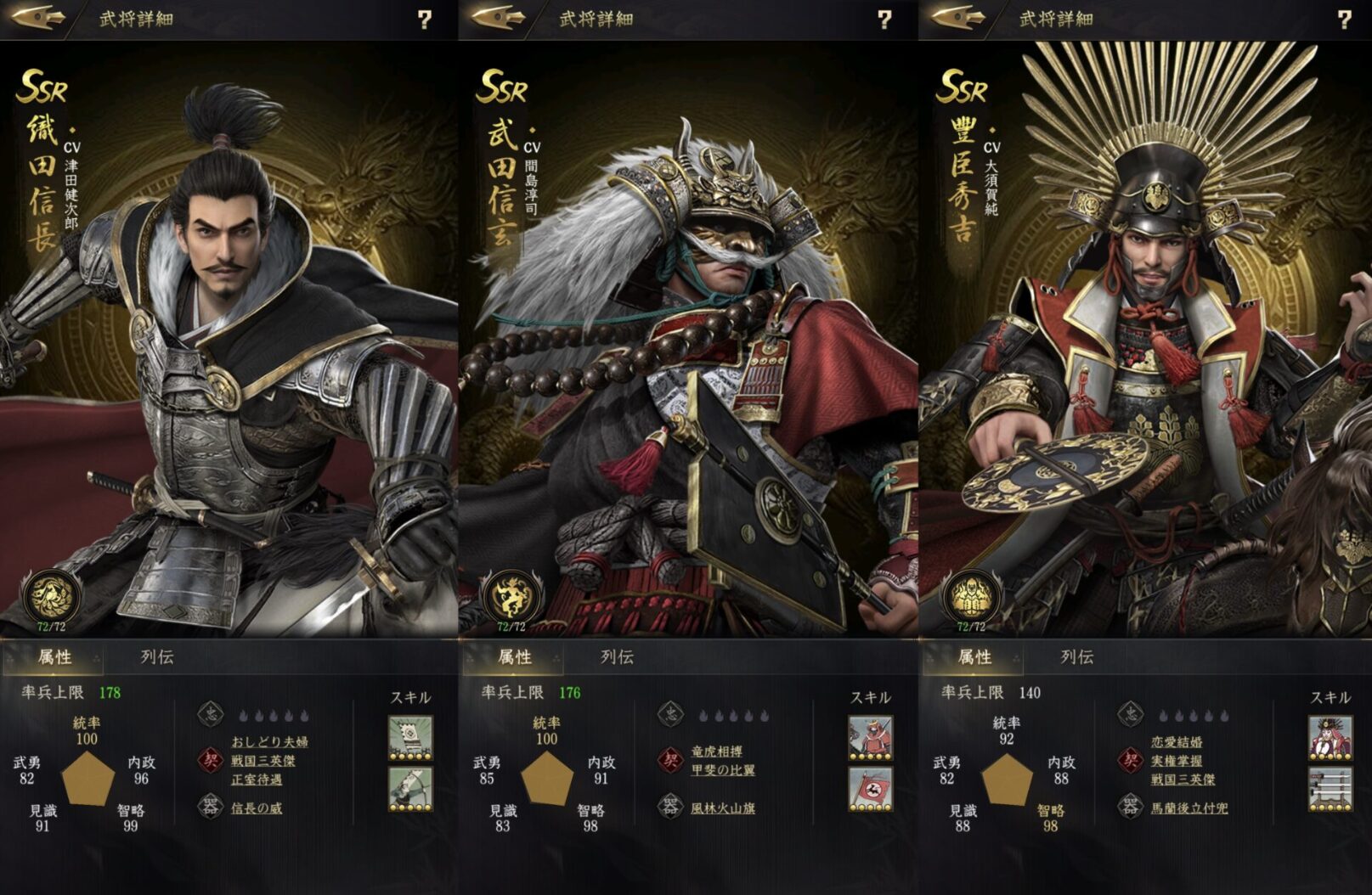Open help on Takeda Shingen's detail screen

(884, 20)
